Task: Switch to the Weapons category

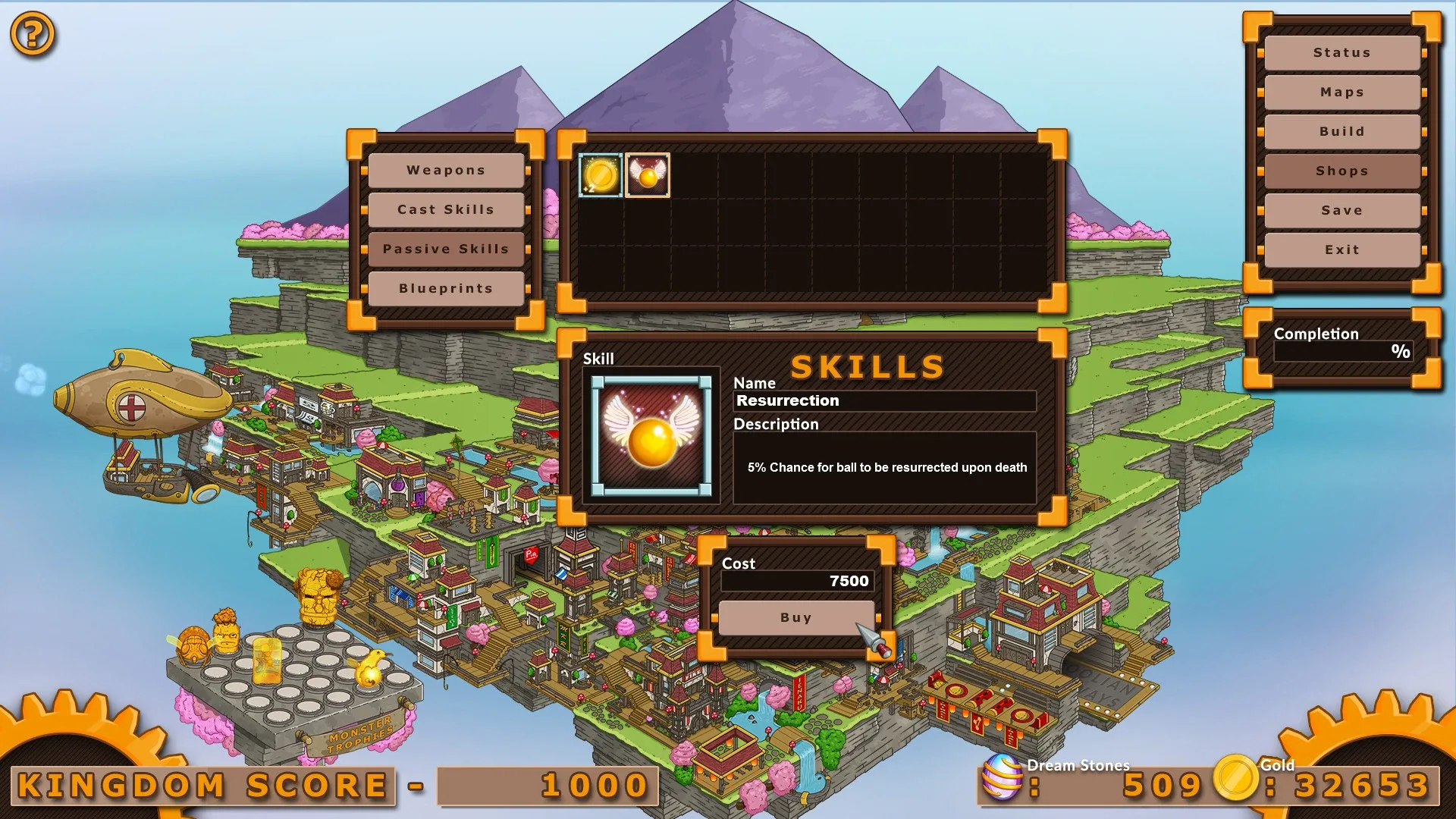Action: point(446,170)
